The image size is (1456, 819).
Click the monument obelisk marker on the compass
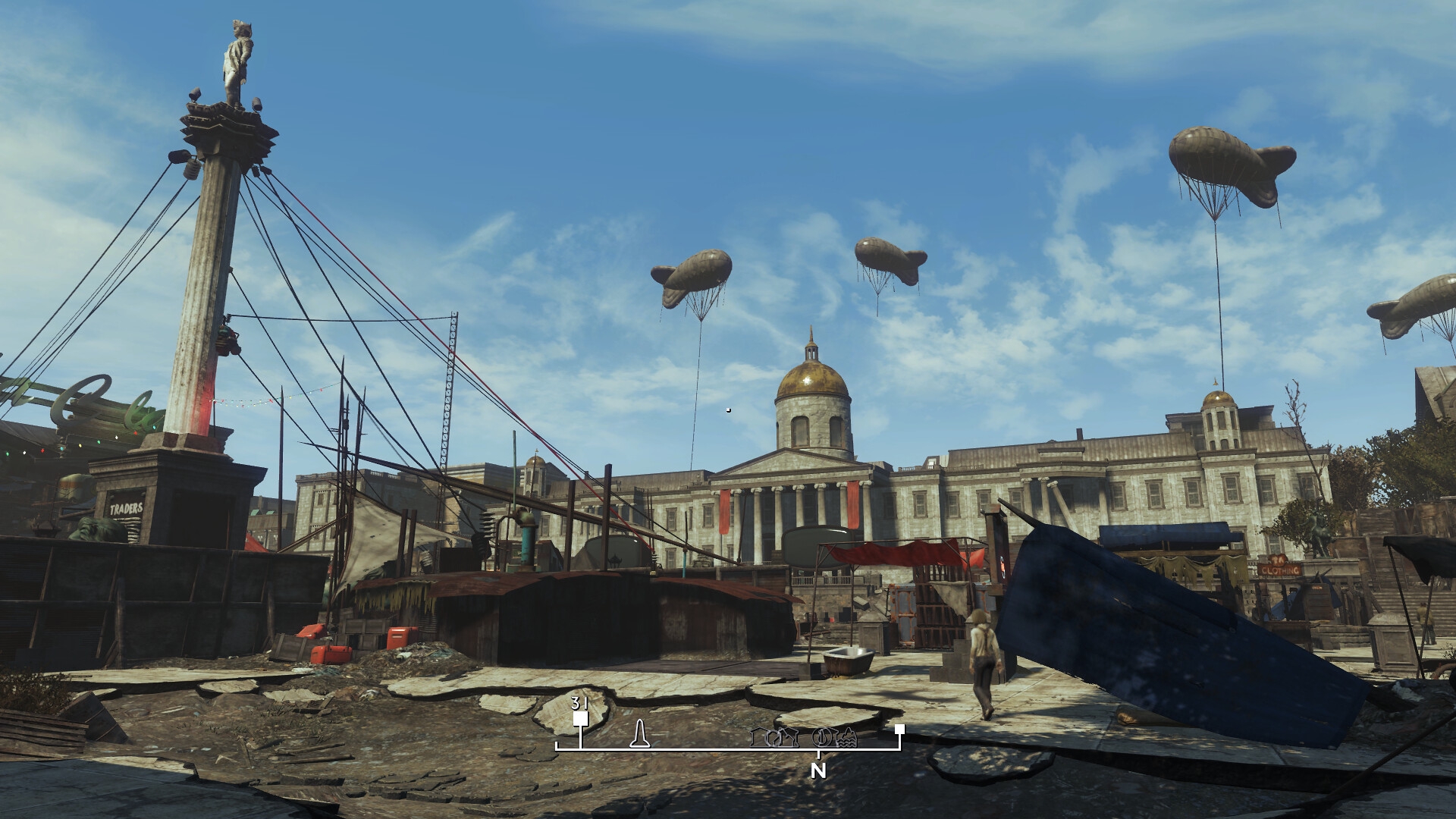(641, 733)
